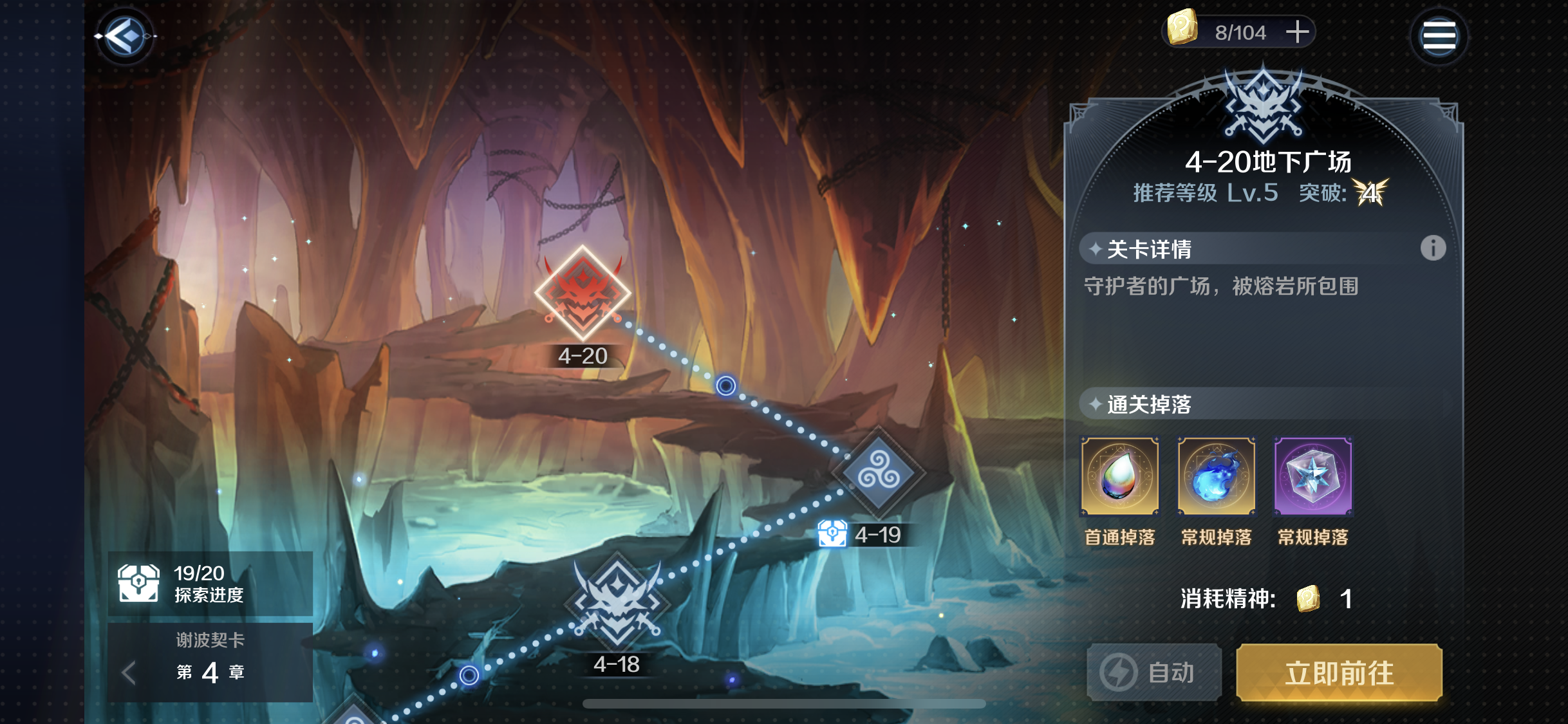This screenshot has width=1568, height=724.
Task: Open the 关卡详情 info circle button
Action: pos(1433,249)
